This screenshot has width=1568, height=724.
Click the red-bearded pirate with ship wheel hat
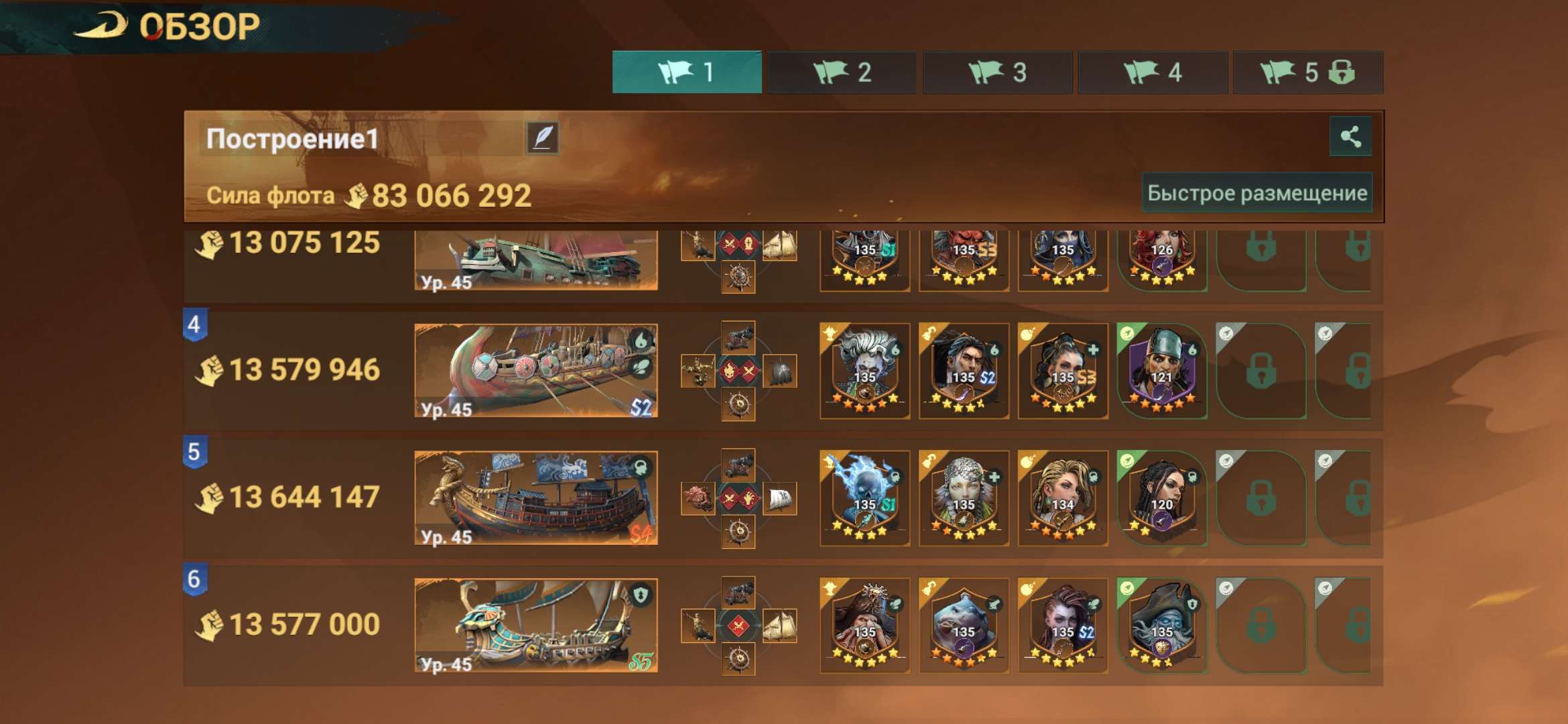864,625
